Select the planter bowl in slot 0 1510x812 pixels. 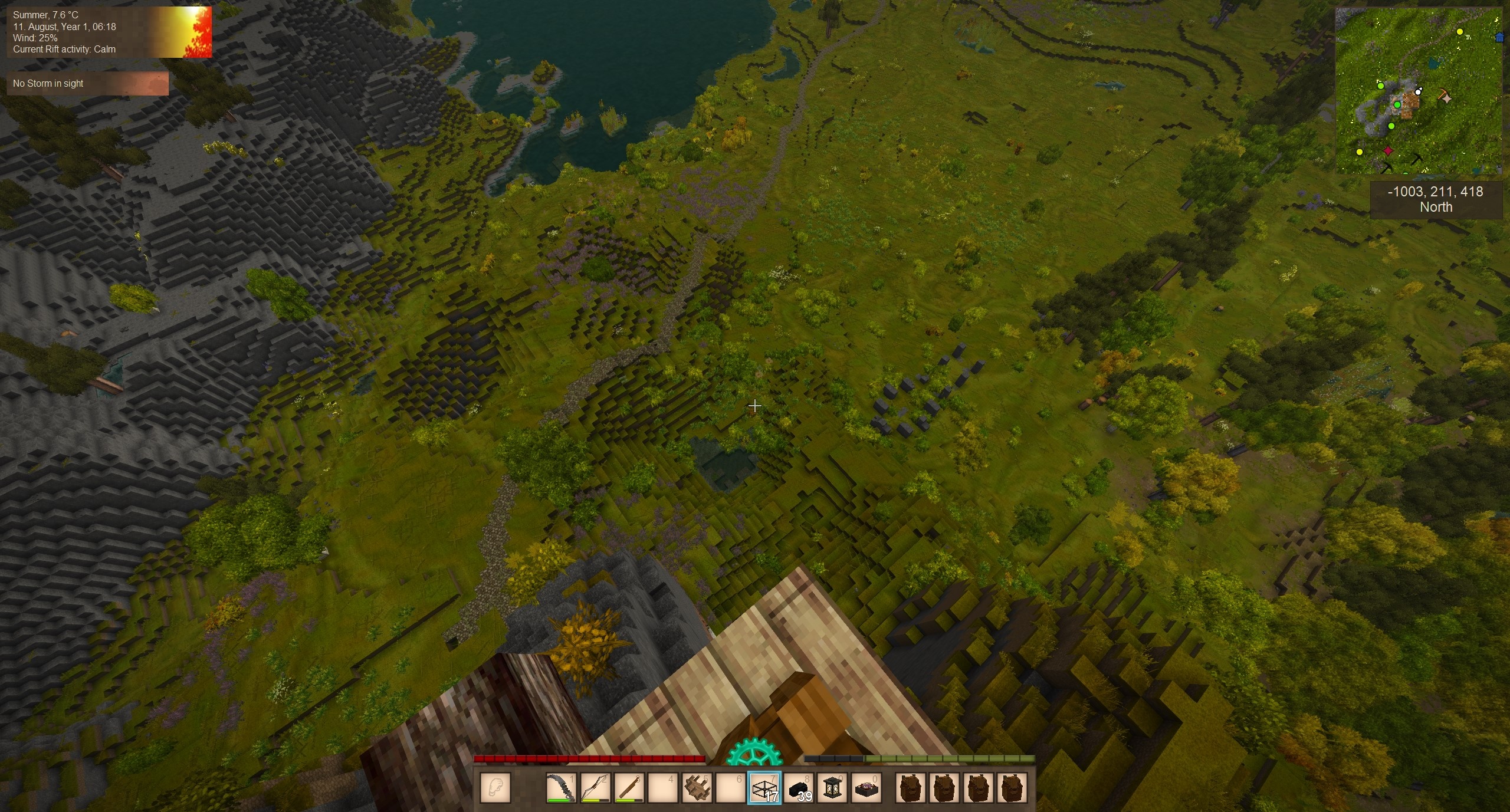866,788
